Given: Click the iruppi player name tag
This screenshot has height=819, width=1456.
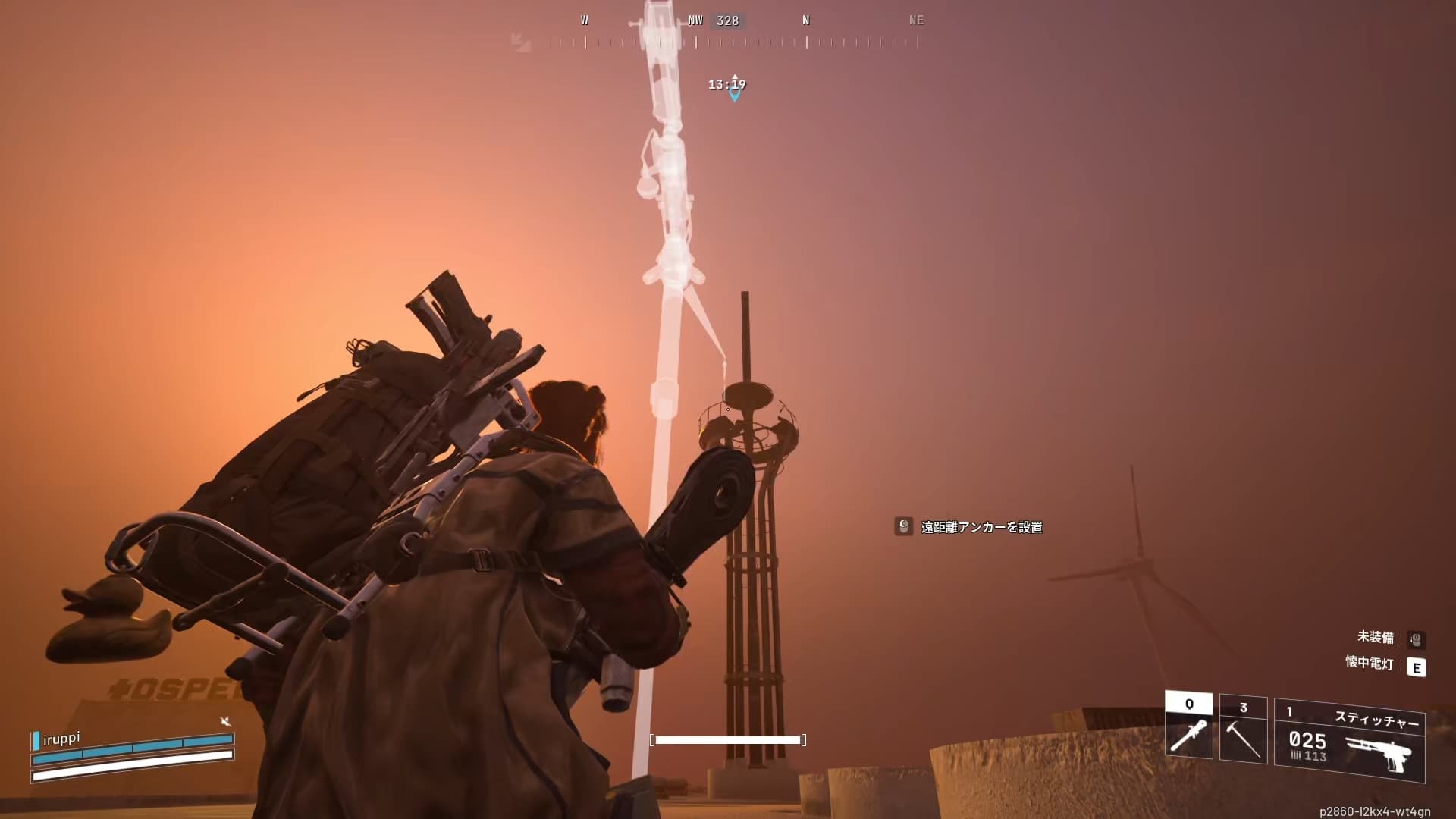Looking at the screenshot, I should point(61,738).
